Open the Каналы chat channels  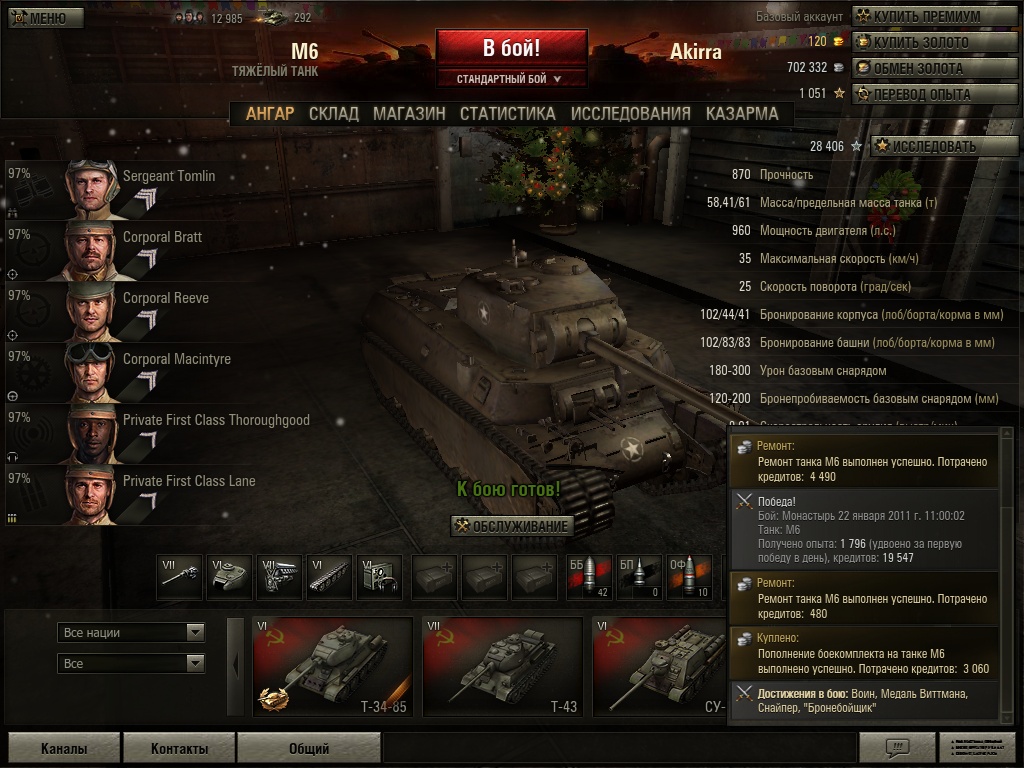(x=64, y=748)
